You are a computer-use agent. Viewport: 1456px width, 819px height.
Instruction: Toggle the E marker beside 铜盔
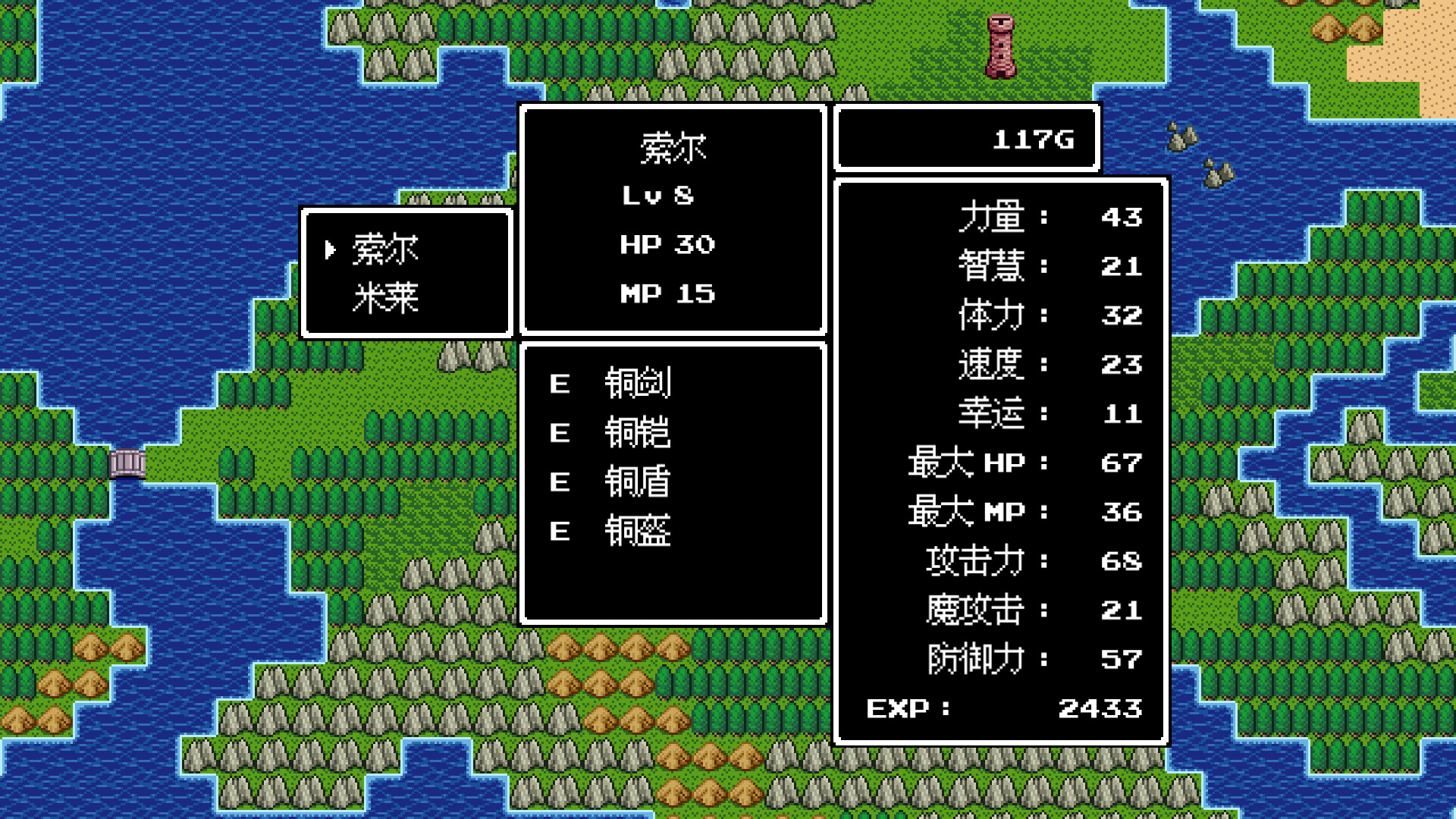tap(560, 531)
